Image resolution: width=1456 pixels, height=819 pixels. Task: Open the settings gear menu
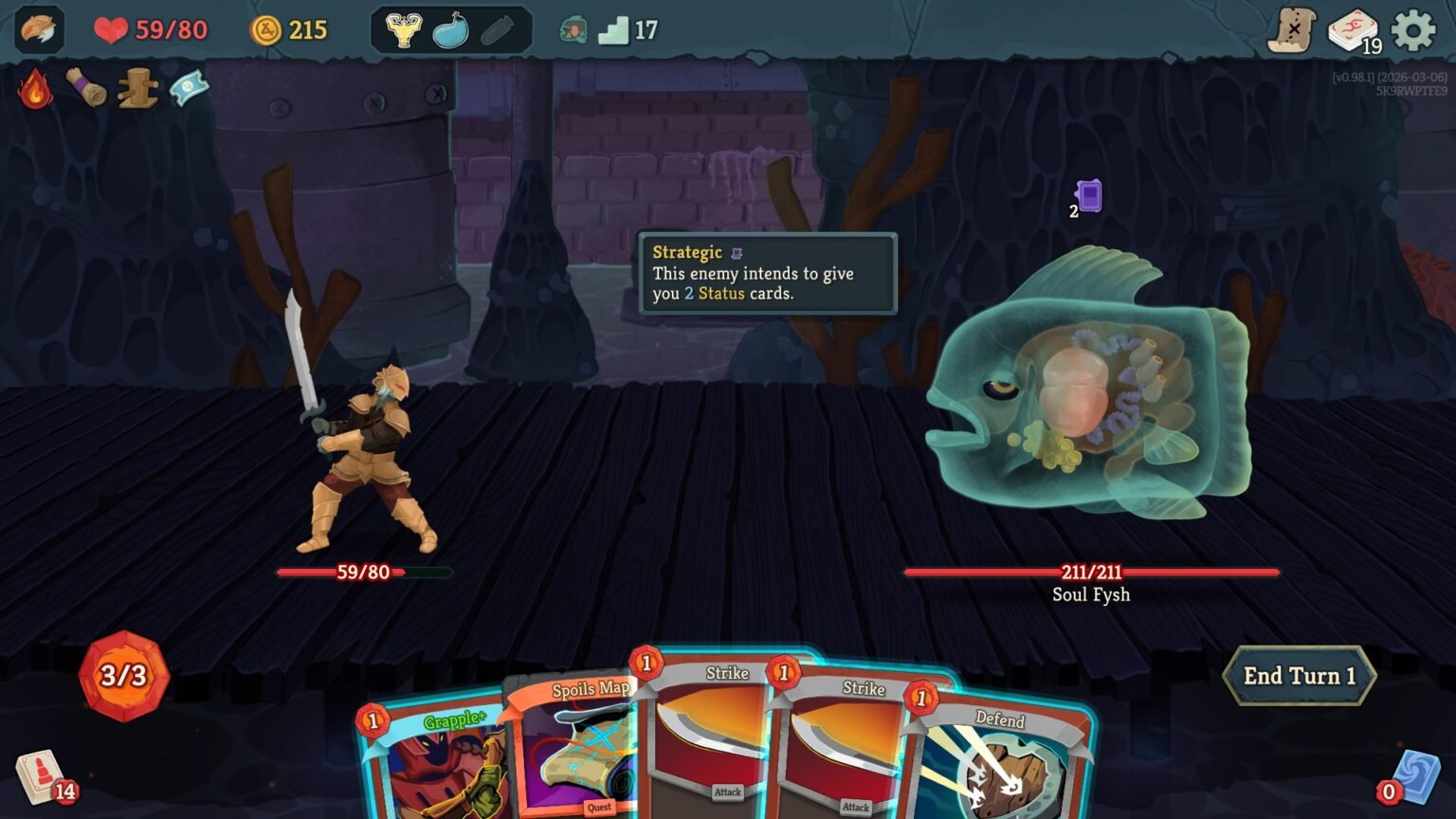click(1413, 29)
